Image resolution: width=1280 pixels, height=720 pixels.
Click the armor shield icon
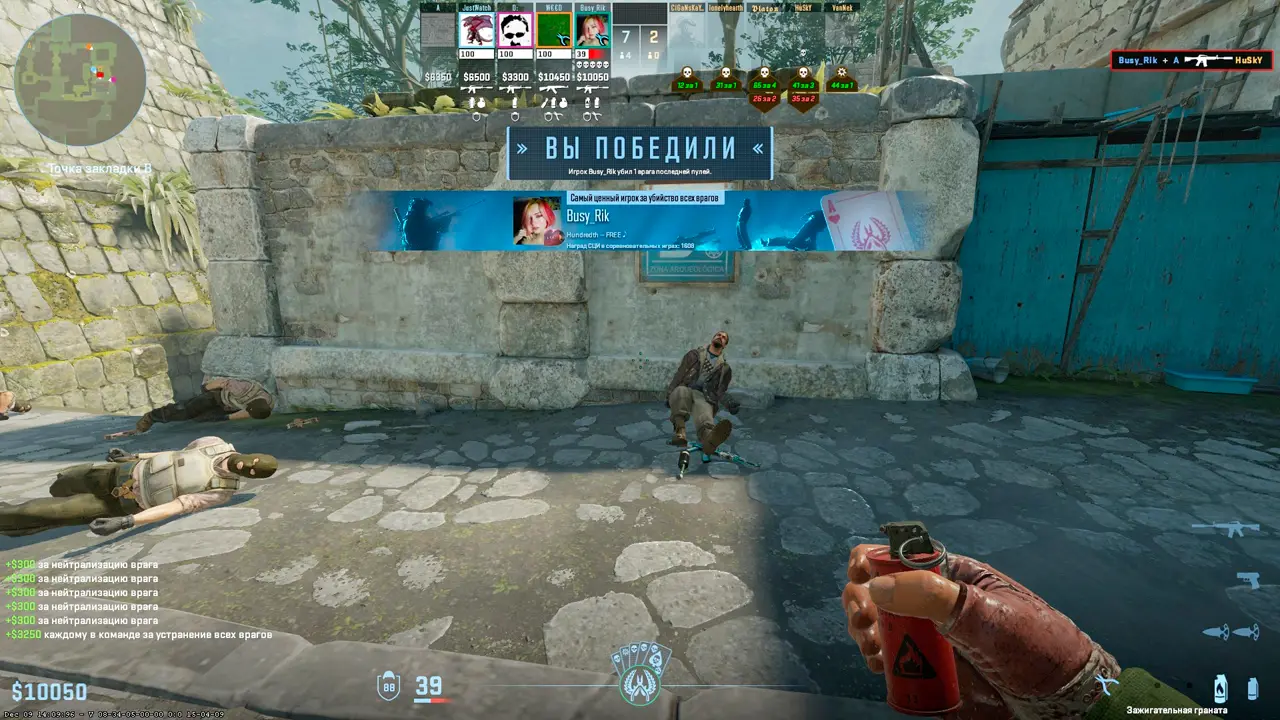(x=388, y=686)
